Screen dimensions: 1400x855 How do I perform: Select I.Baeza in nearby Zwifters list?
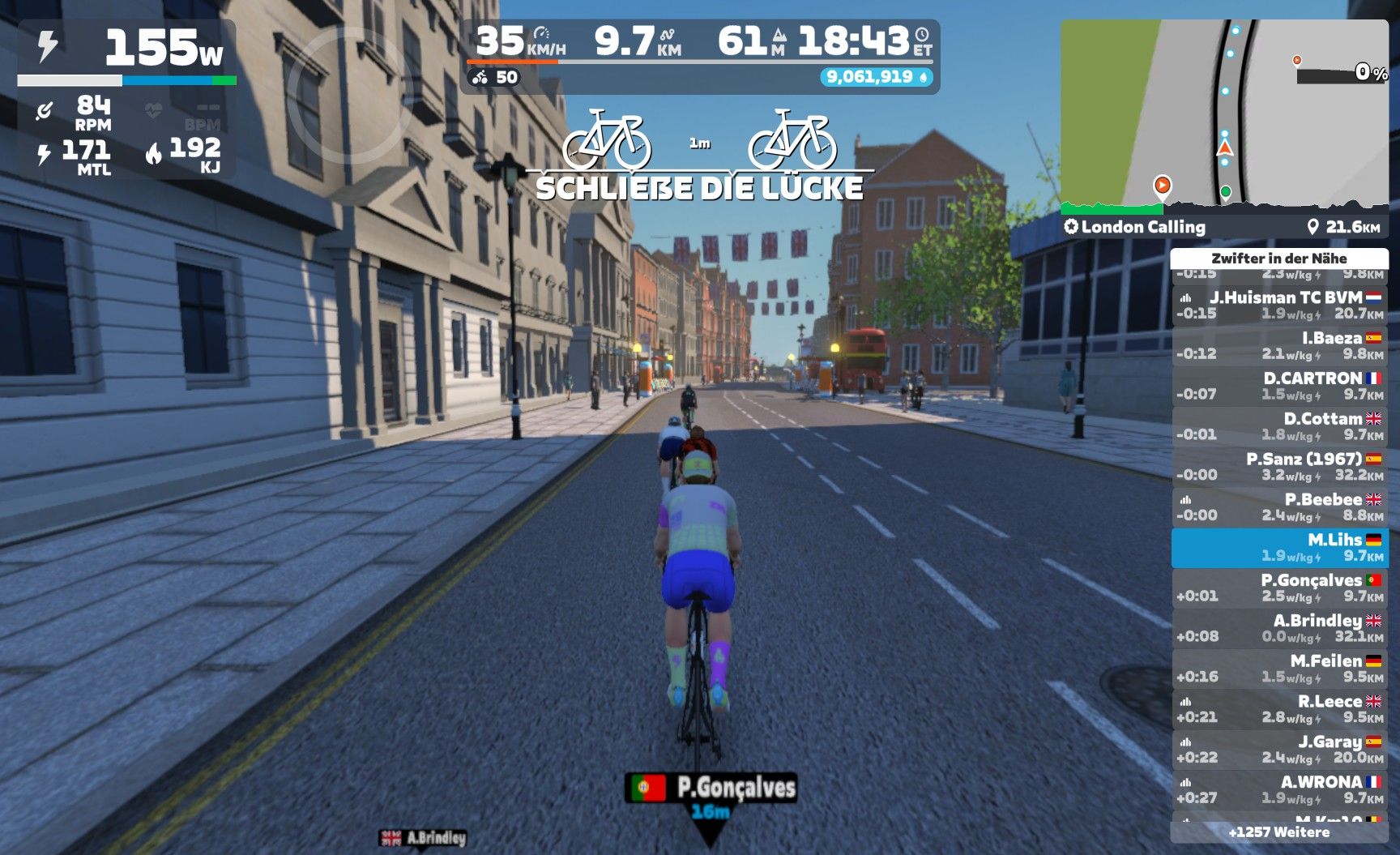[1278, 346]
